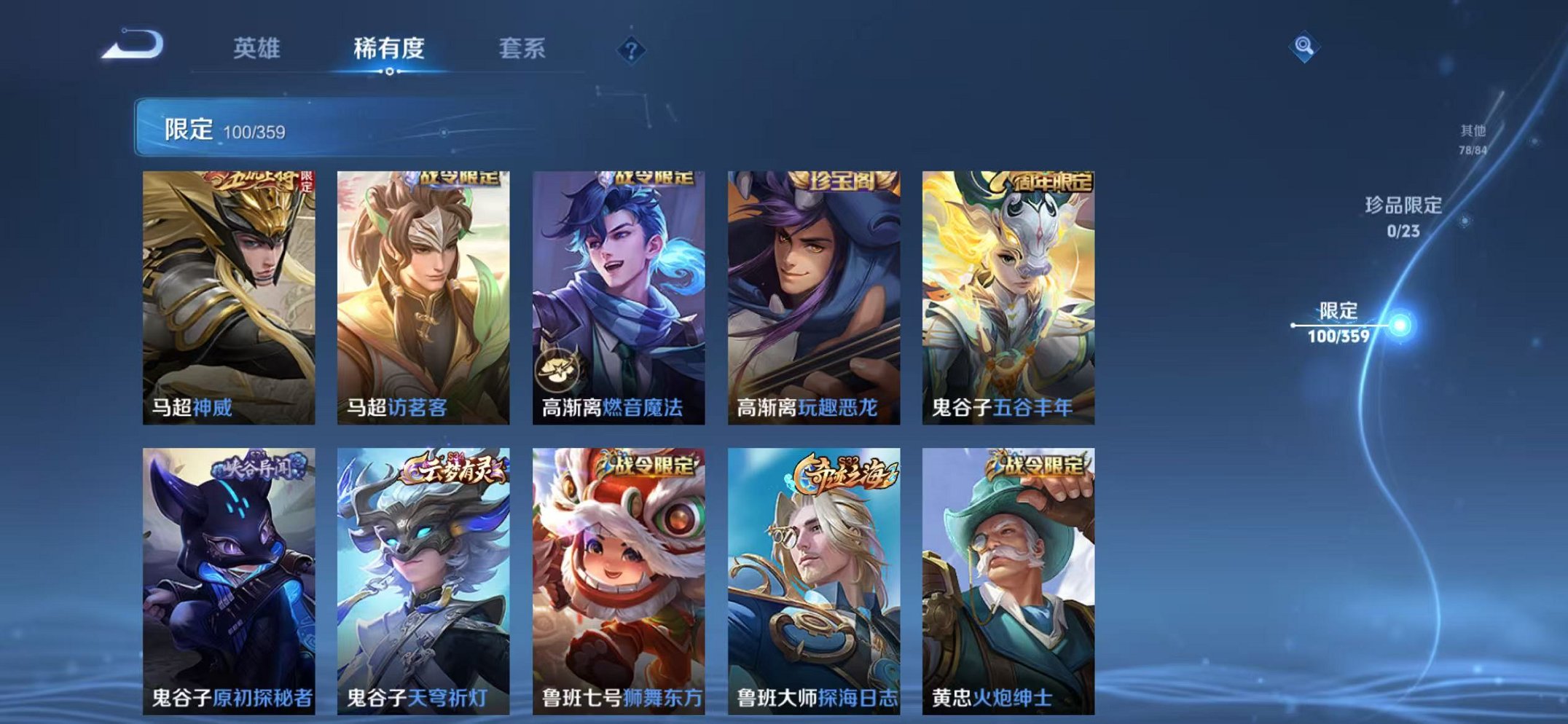1568x724 pixels.
Task: Open the help question mark icon
Action: pos(632,50)
